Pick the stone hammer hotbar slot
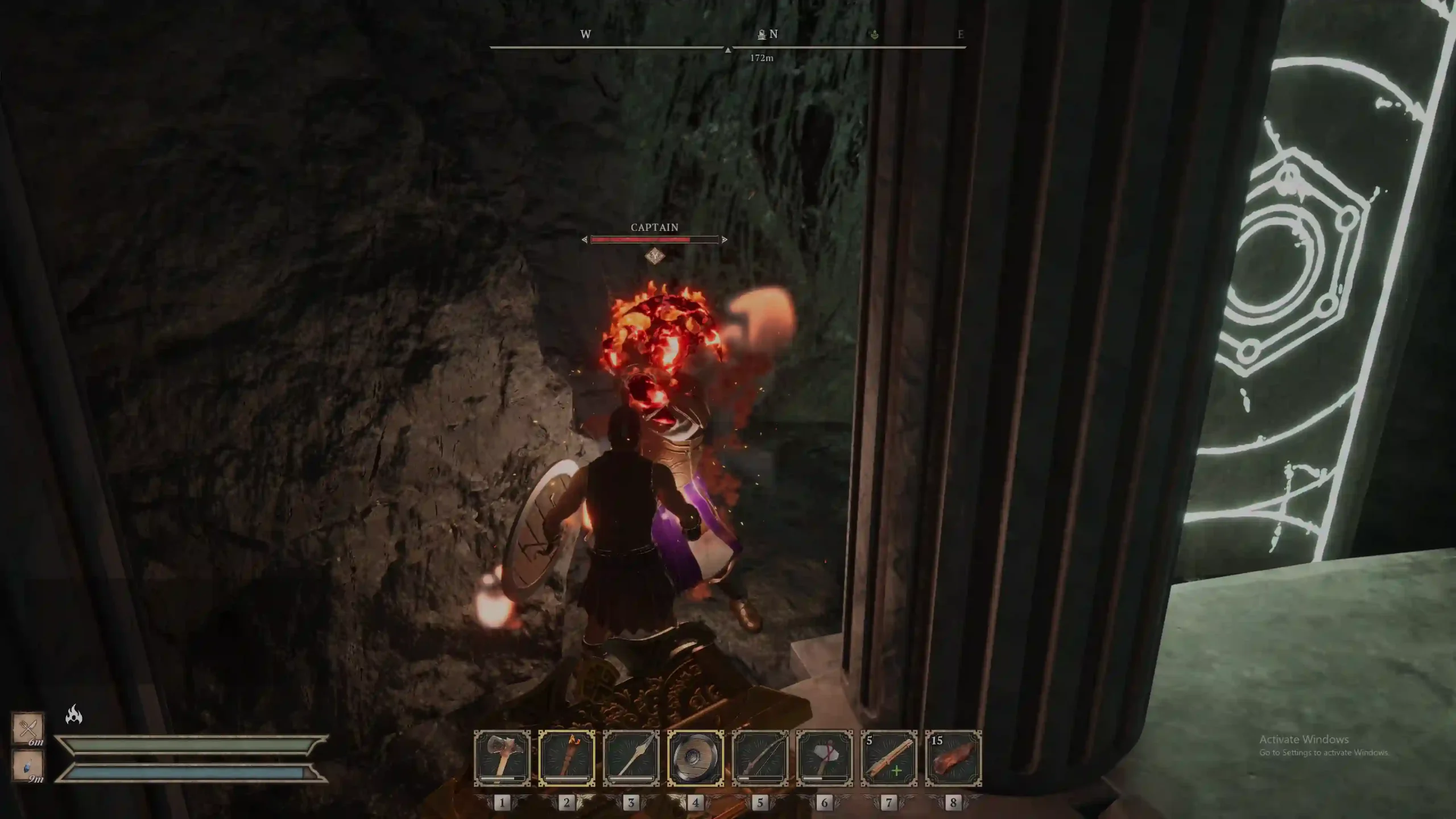Image resolution: width=1456 pixels, height=819 pixels. 825,758
